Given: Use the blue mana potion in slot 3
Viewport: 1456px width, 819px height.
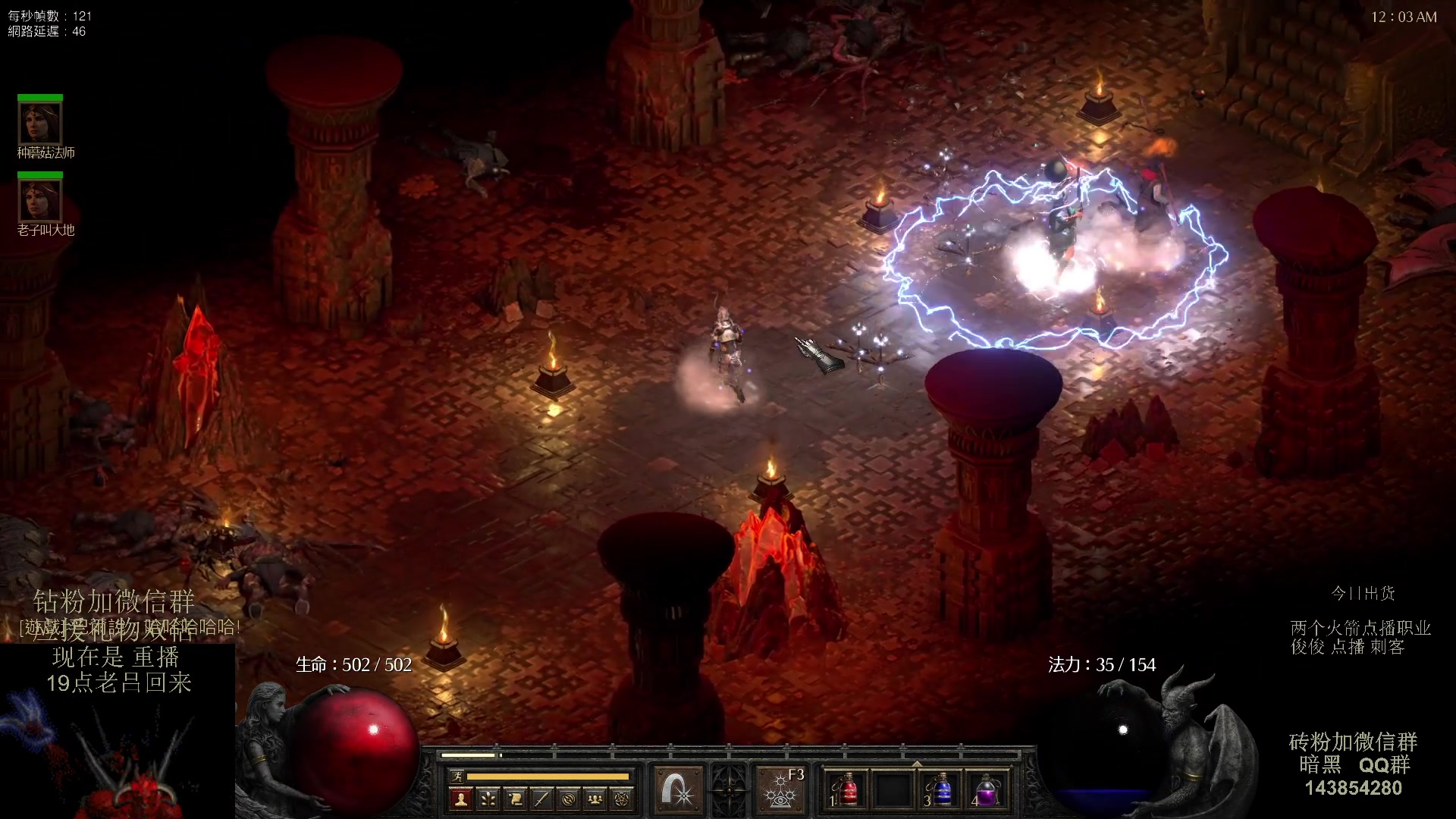Looking at the screenshot, I should click(x=940, y=790).
